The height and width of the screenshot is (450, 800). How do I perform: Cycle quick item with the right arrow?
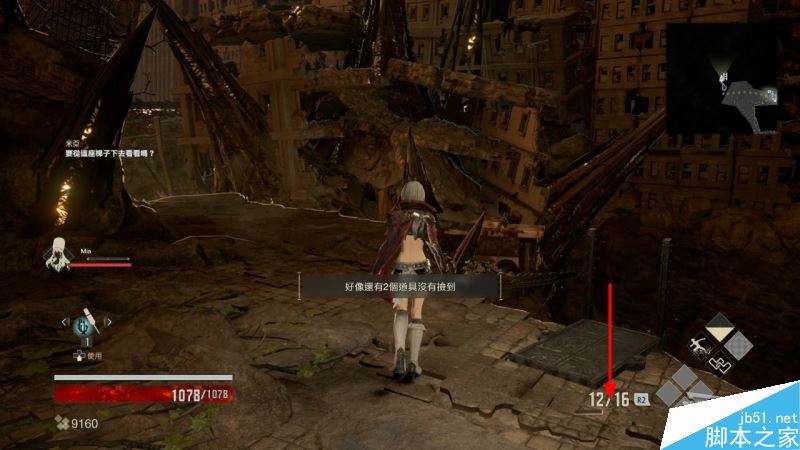point(108,322)
